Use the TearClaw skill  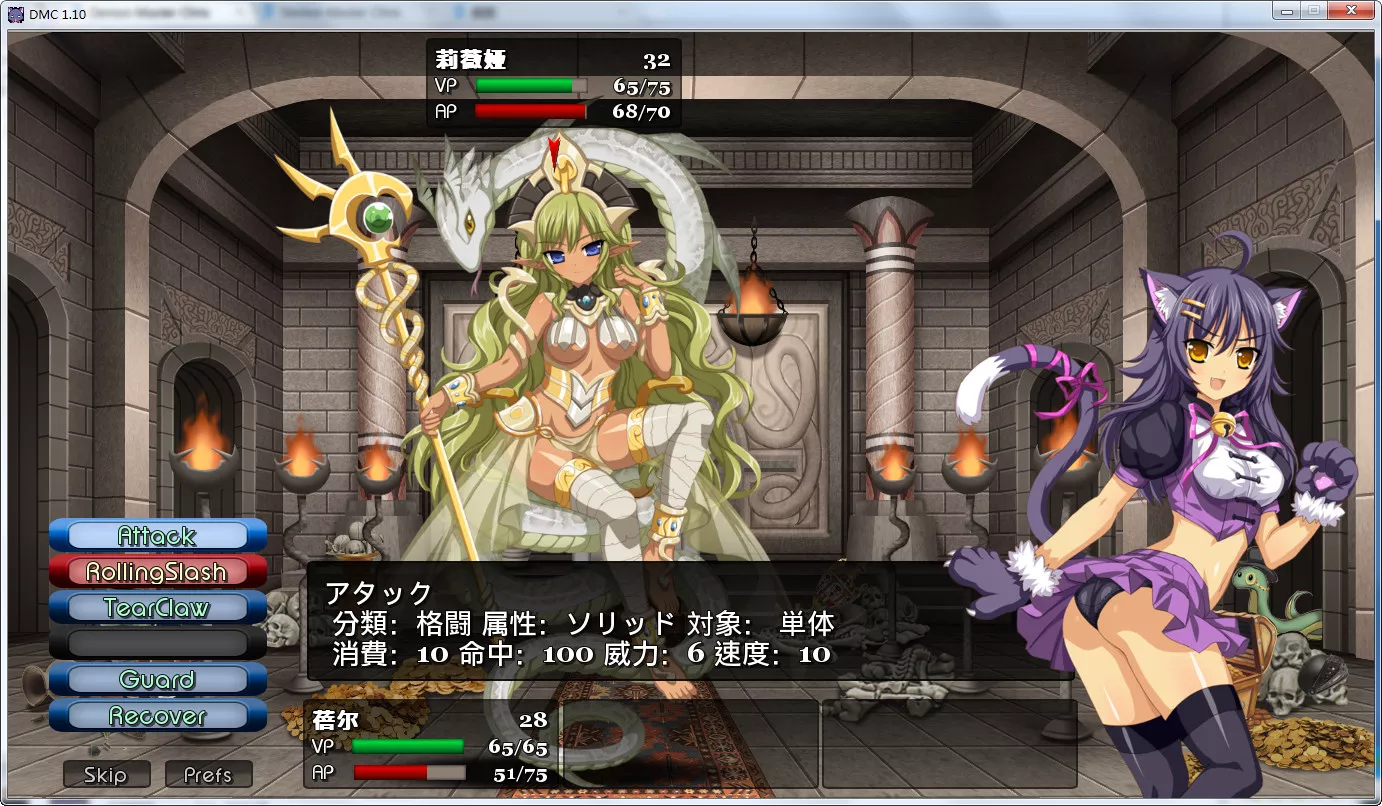coord(156,608)
